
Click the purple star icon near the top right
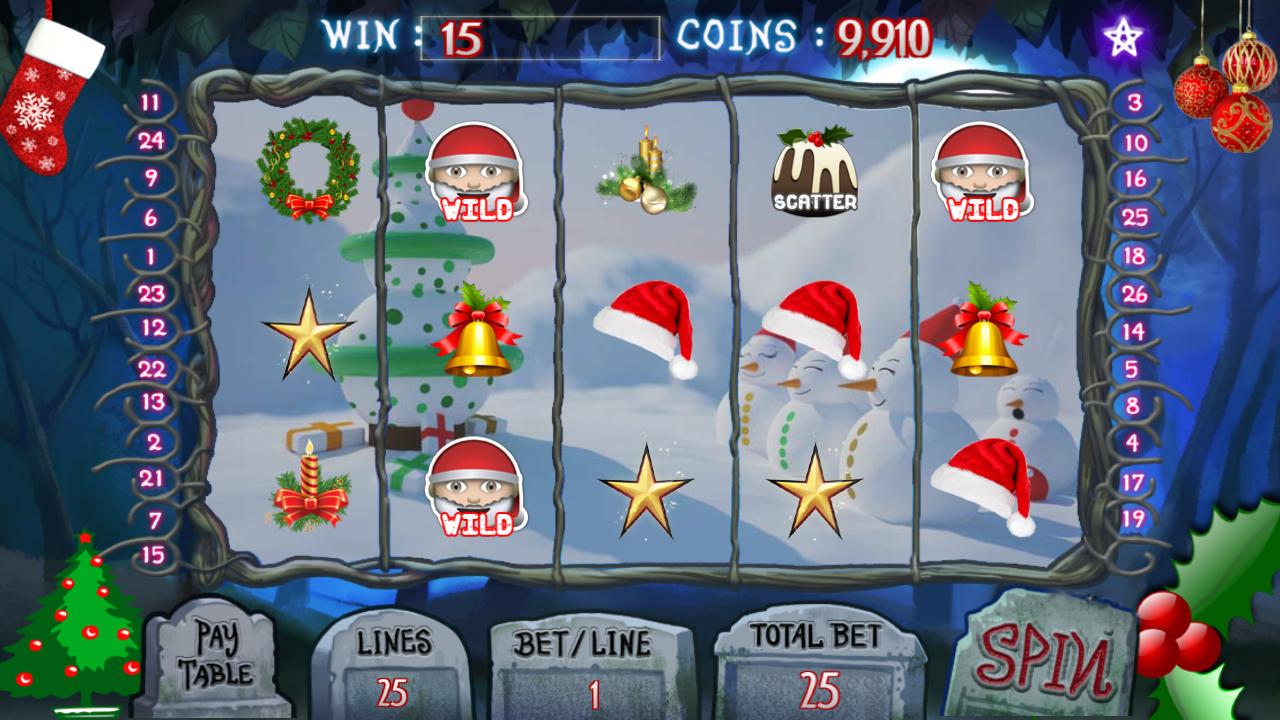1122,36
